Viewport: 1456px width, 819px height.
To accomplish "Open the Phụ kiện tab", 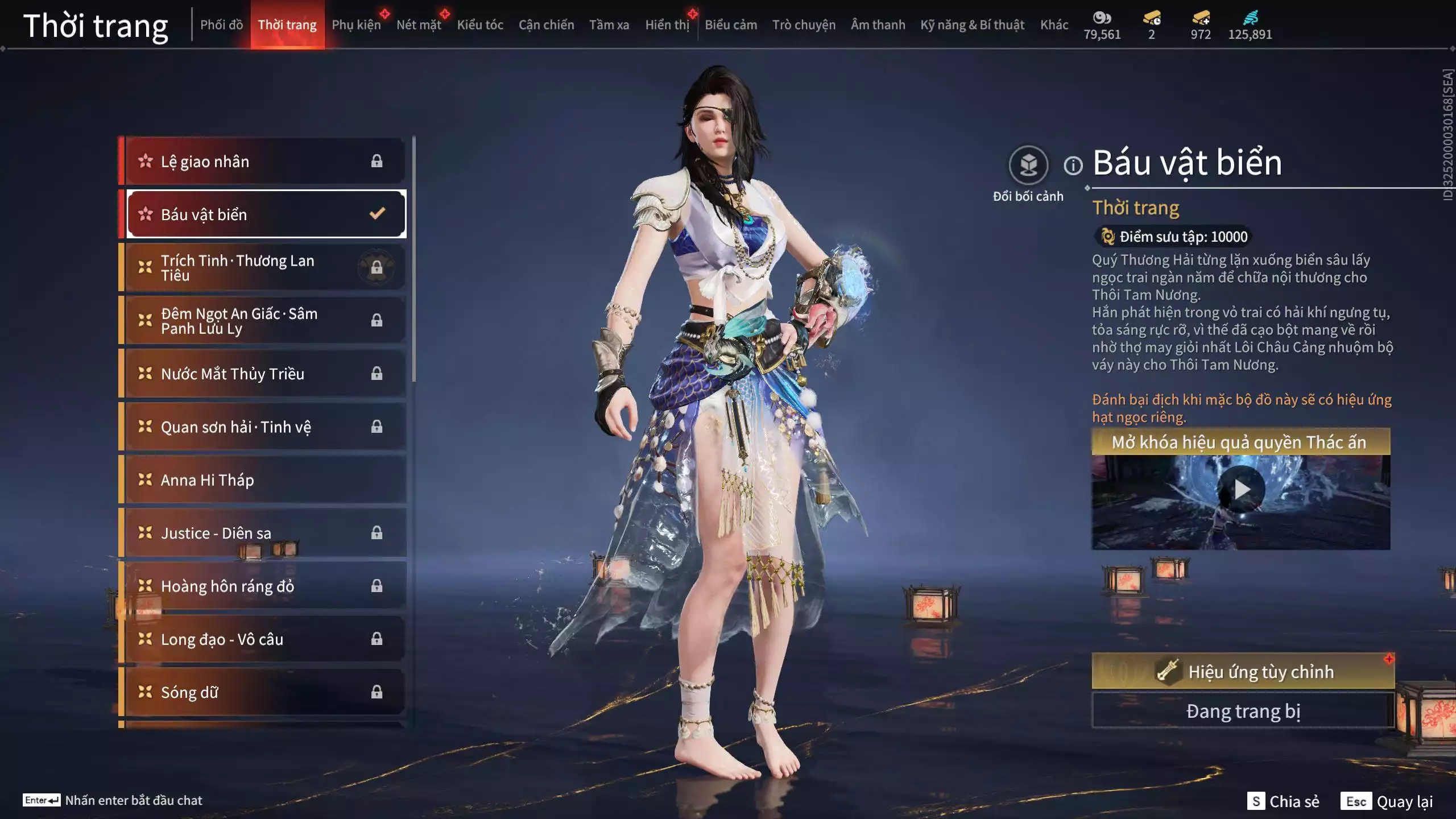I will click(356, 25).
